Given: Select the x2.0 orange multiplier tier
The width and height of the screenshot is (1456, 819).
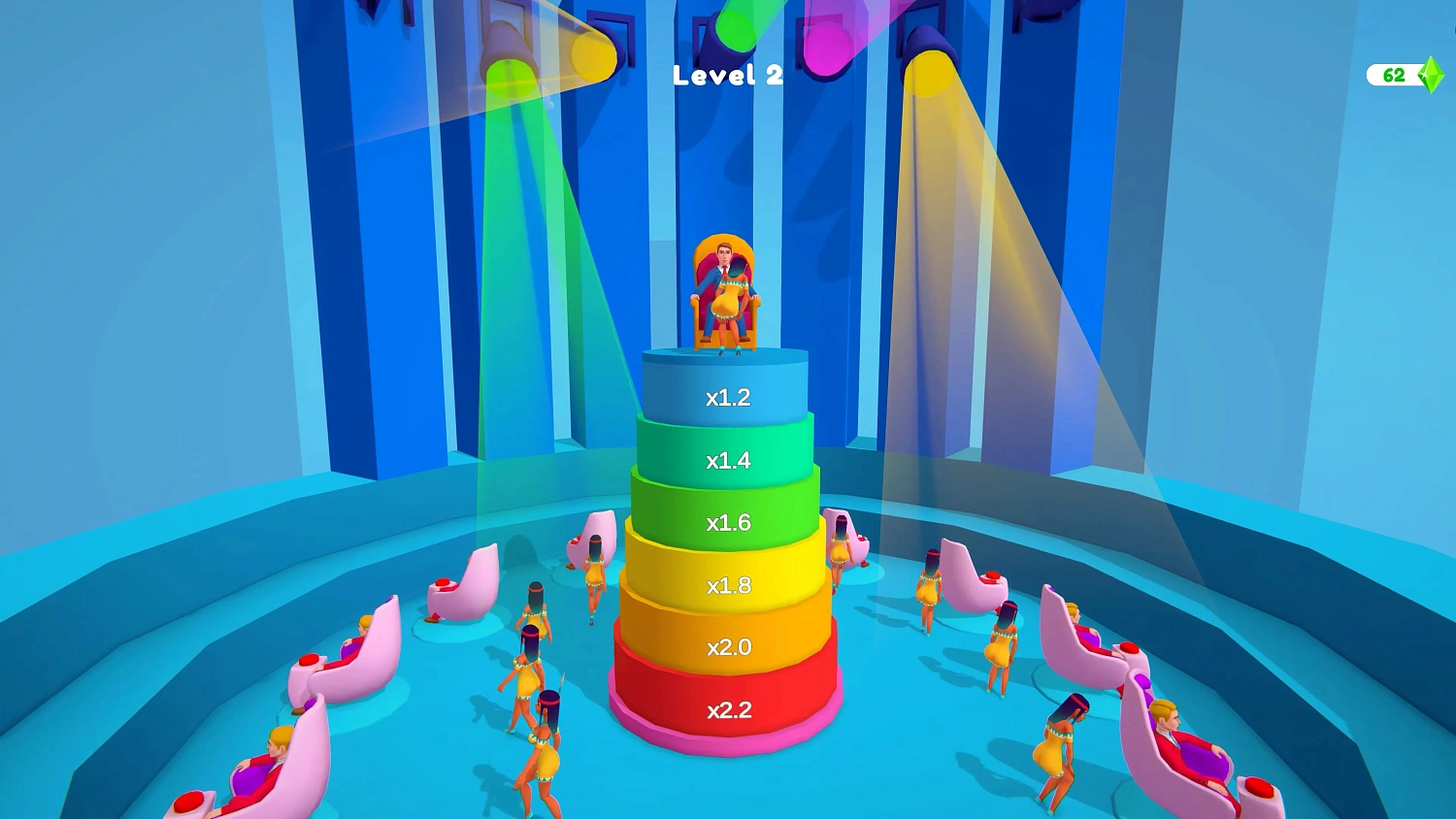Looking at the screenshot, I should pos(726,646).
